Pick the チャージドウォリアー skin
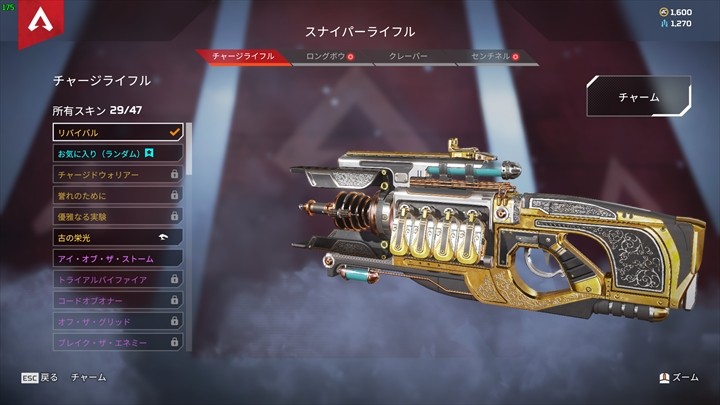 click(x=117, y=174)
